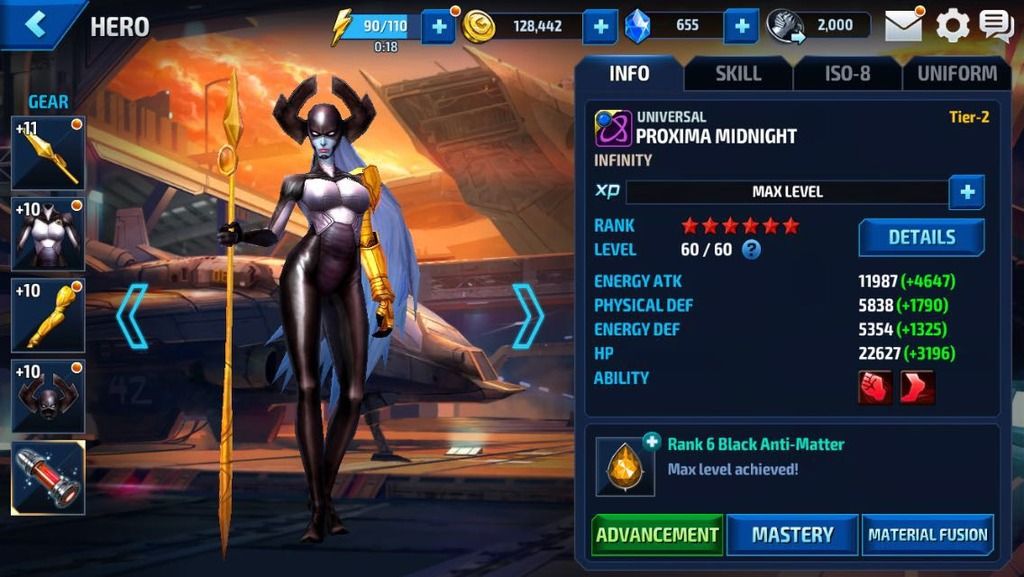Image resolution: width=1024 pixels, height=577 pixels.
Task: Buy more gold with plus button
Action: coord(599,27)
